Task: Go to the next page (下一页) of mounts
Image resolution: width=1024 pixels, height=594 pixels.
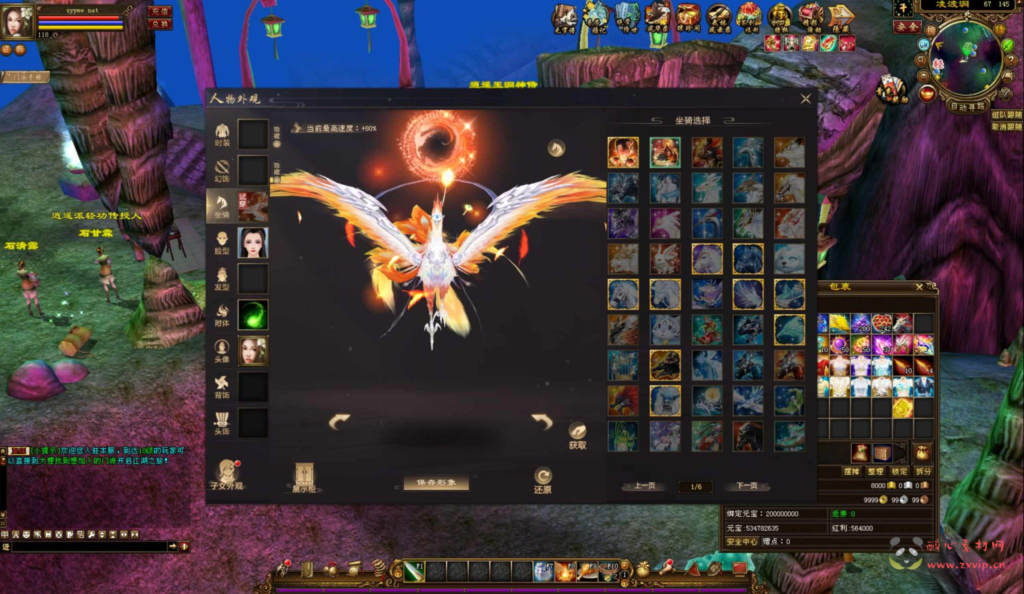Action: coord(746,486)
